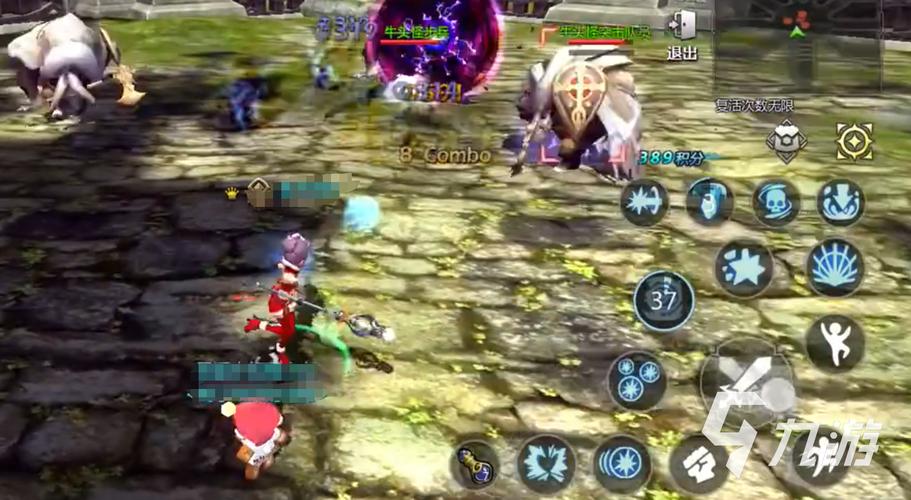Trigger the downward-arrow slam skill
This screenshot has height=500, width=911.
coord(840,203)
